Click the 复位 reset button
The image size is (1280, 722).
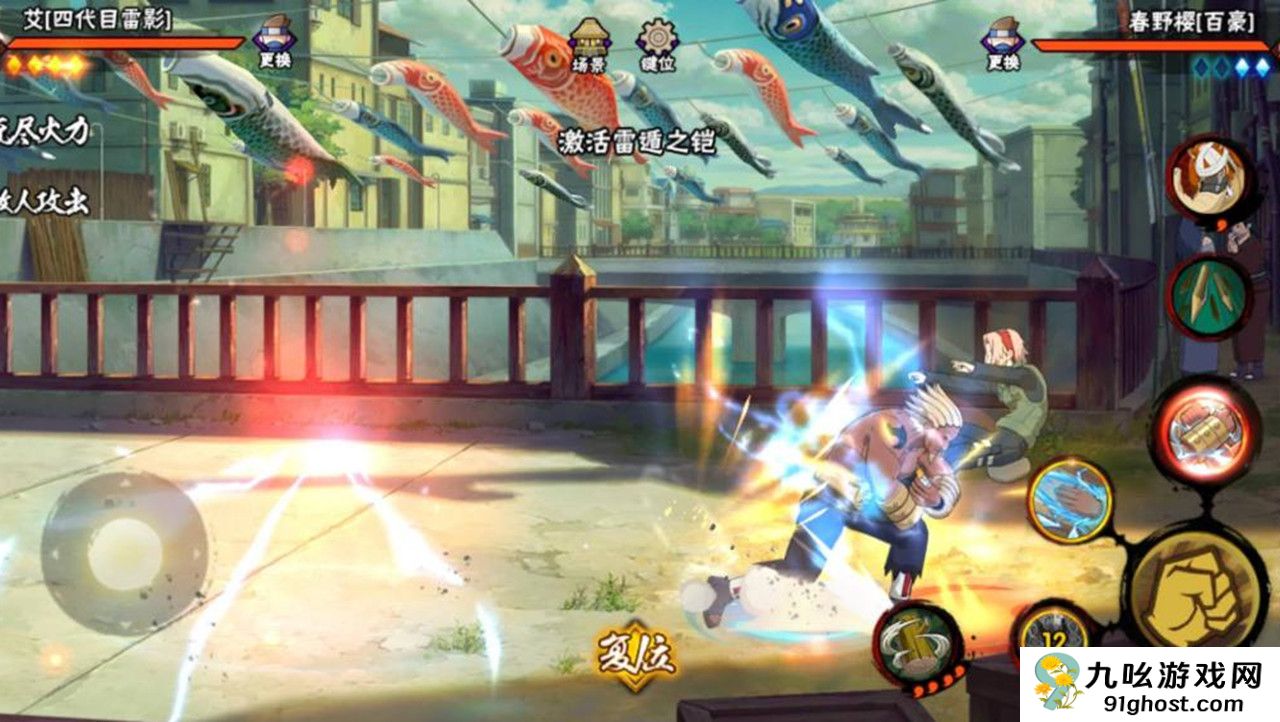coord(637,657)
